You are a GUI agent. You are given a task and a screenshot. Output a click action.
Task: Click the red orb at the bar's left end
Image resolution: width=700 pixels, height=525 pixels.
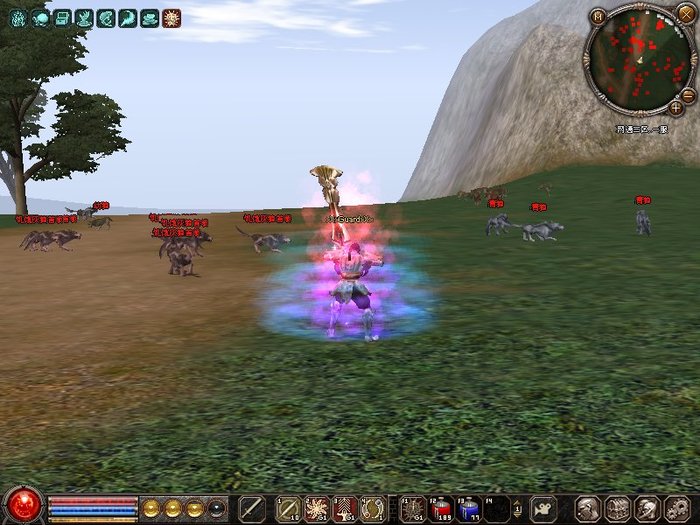(21, 505)
